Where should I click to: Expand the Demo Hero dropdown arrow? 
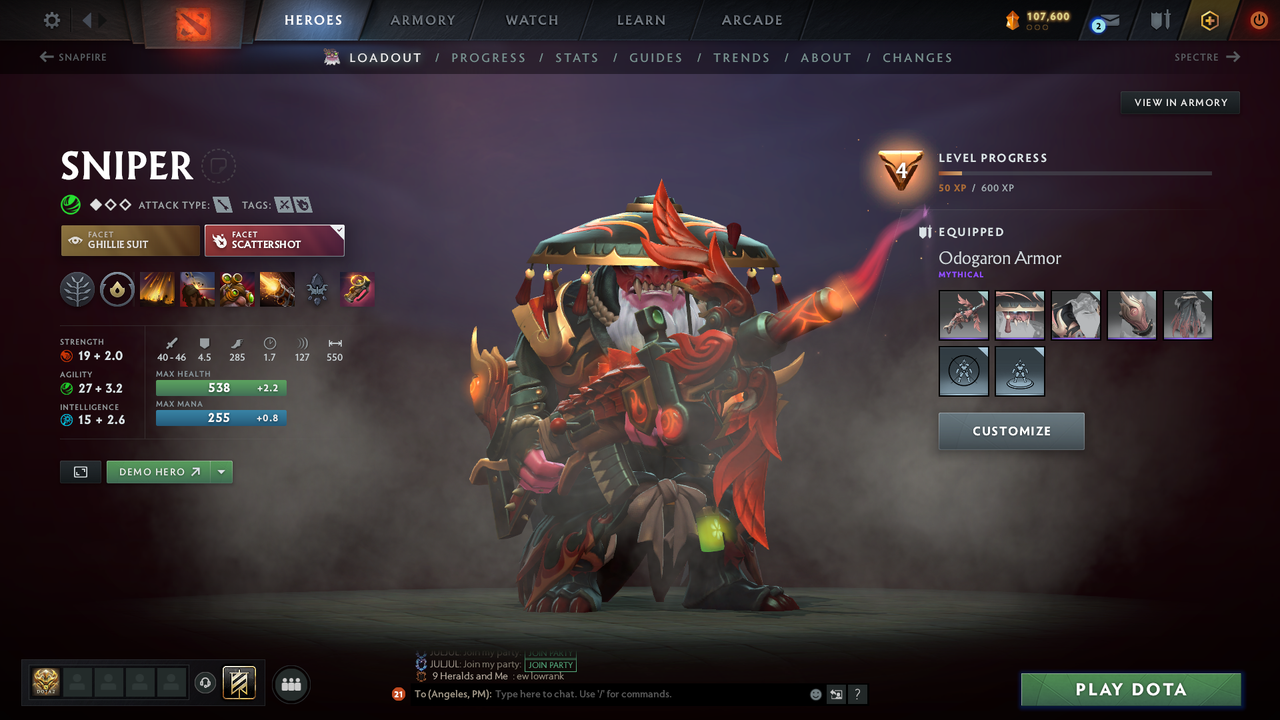222,471
